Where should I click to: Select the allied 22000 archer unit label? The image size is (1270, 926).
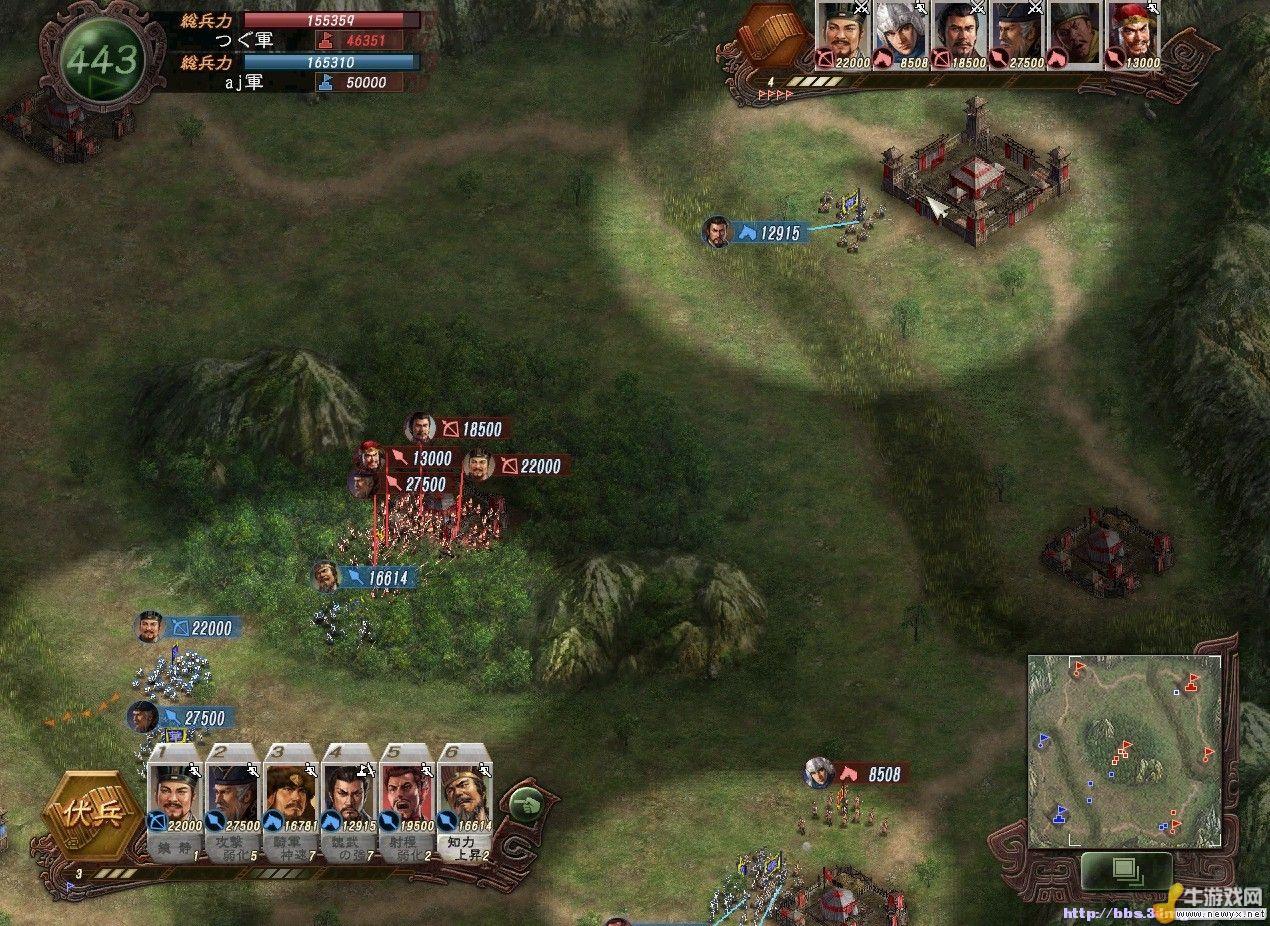(x=201, y=628)
